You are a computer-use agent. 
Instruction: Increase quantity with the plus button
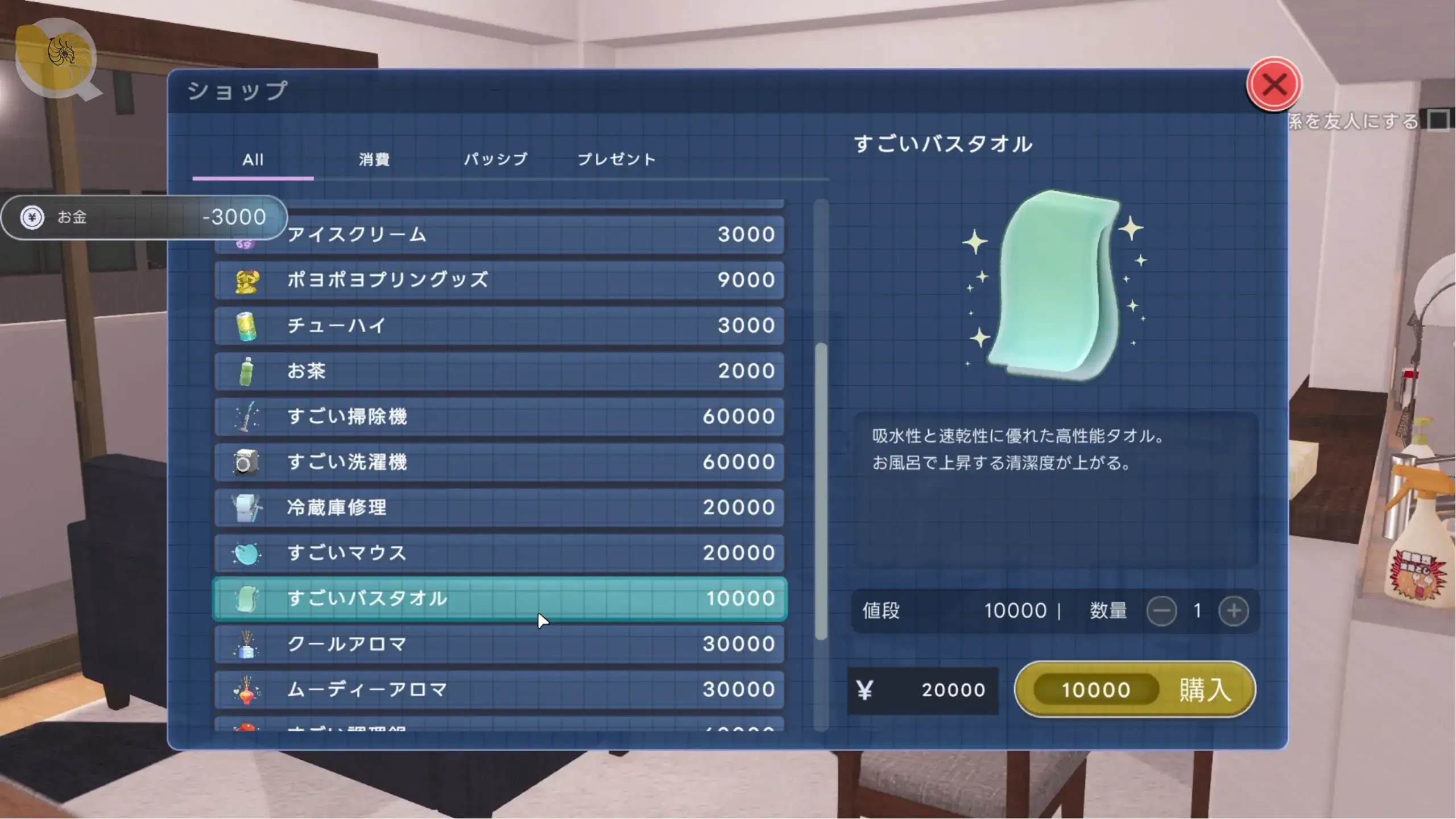(x=1233, y=611)
